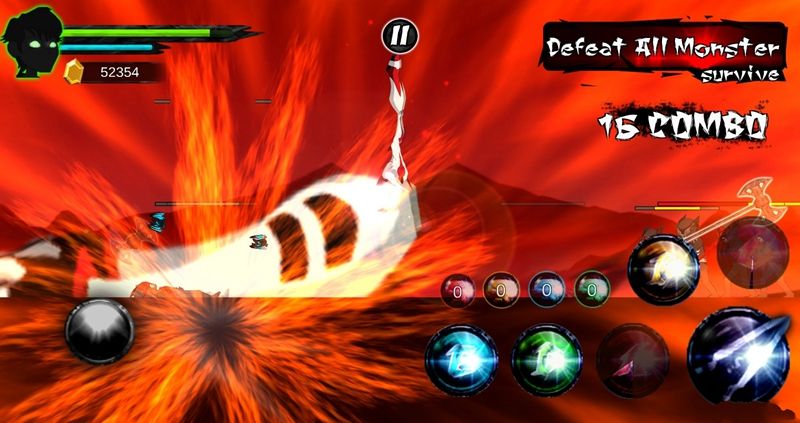Pause the game

[398, 38]
